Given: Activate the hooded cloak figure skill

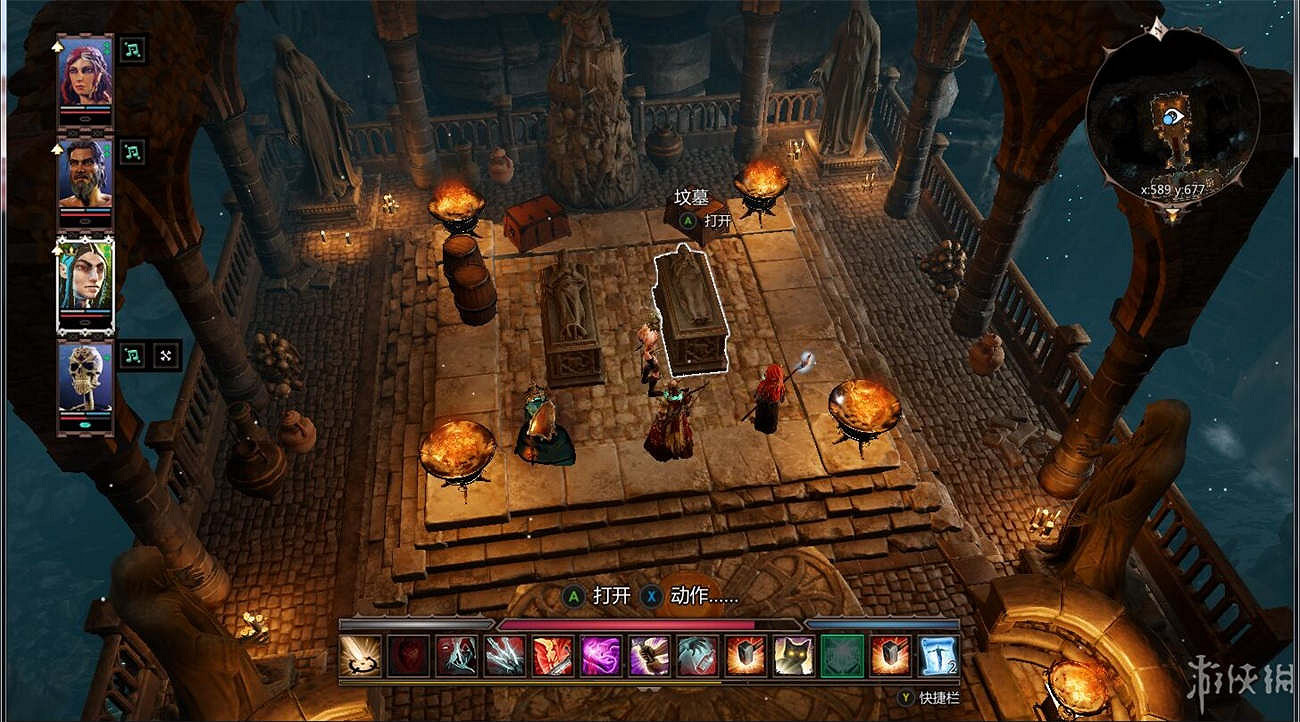Looking at the screenshot, I should click(x=455, y=656).
